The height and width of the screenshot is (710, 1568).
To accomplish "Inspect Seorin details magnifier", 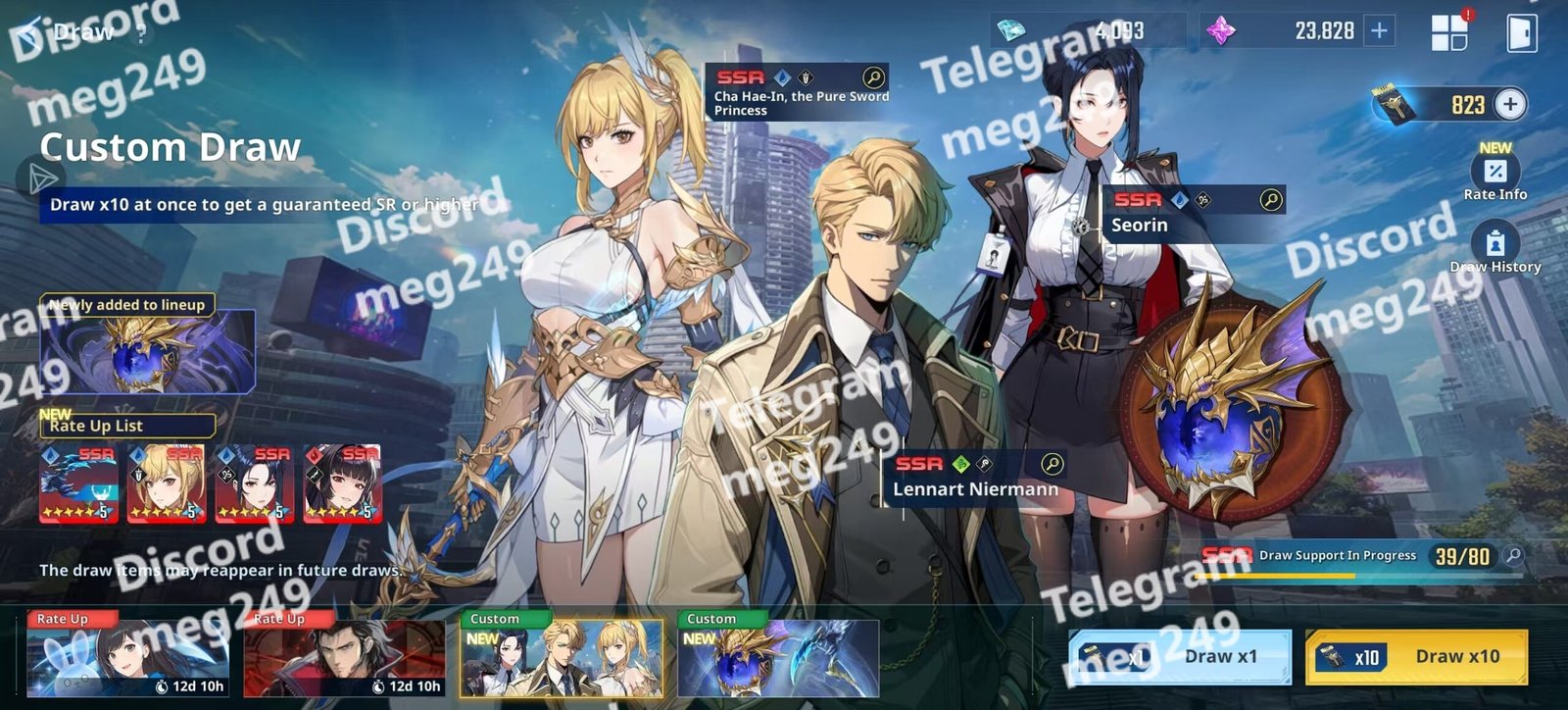I will [1270, 200].
